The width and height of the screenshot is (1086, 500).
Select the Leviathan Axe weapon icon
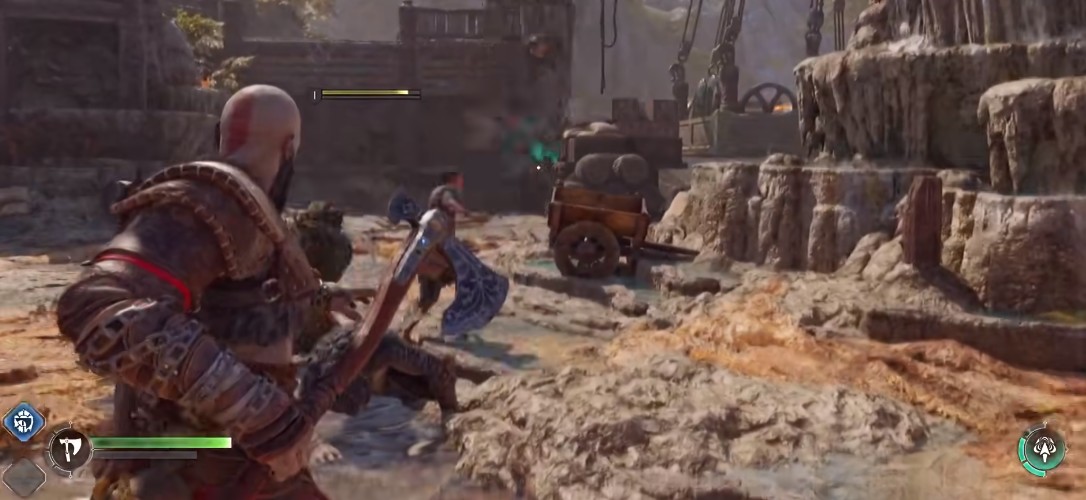point(69,449)
